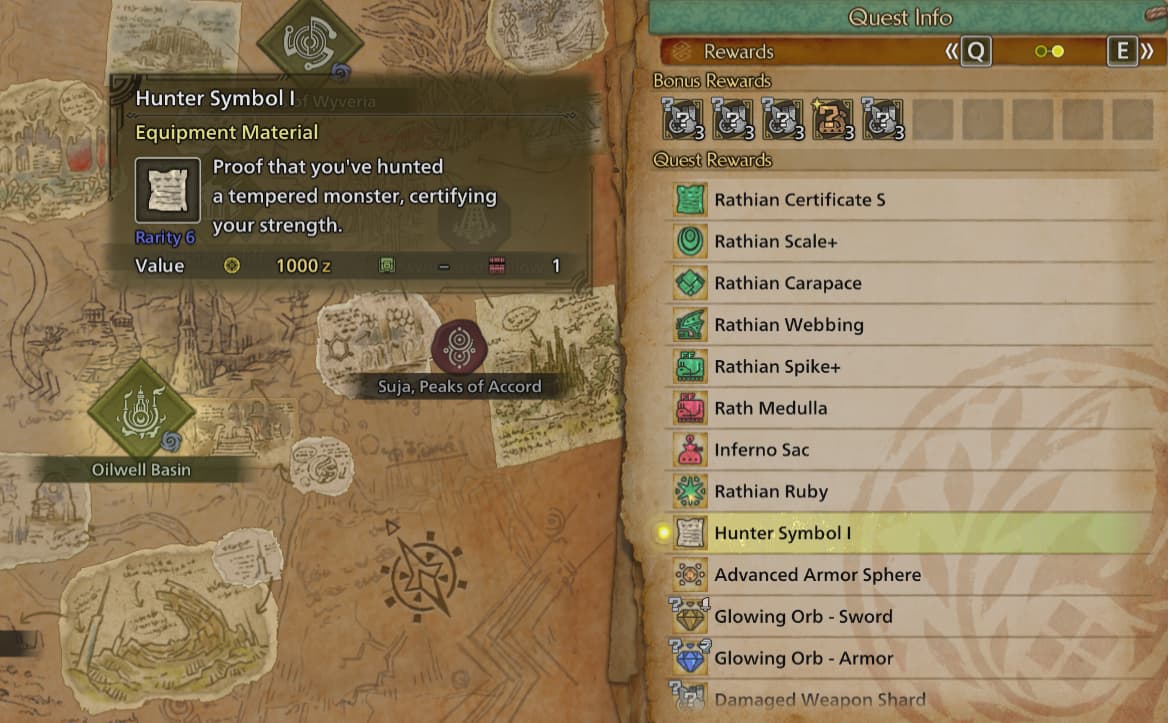The image size is (1168, 723).
Task: Select Rathian Spike+ from quest rewards
Action: [777, 367]
